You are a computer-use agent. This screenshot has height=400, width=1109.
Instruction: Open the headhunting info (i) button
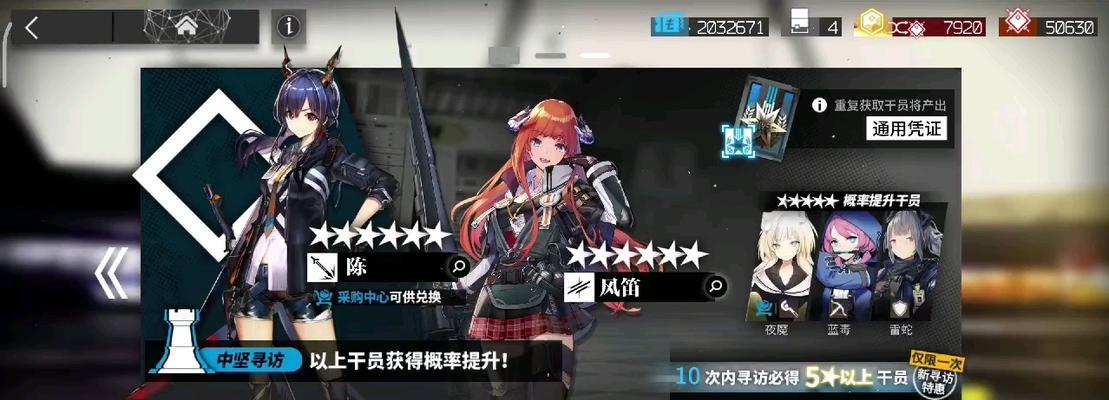(288, 27)
